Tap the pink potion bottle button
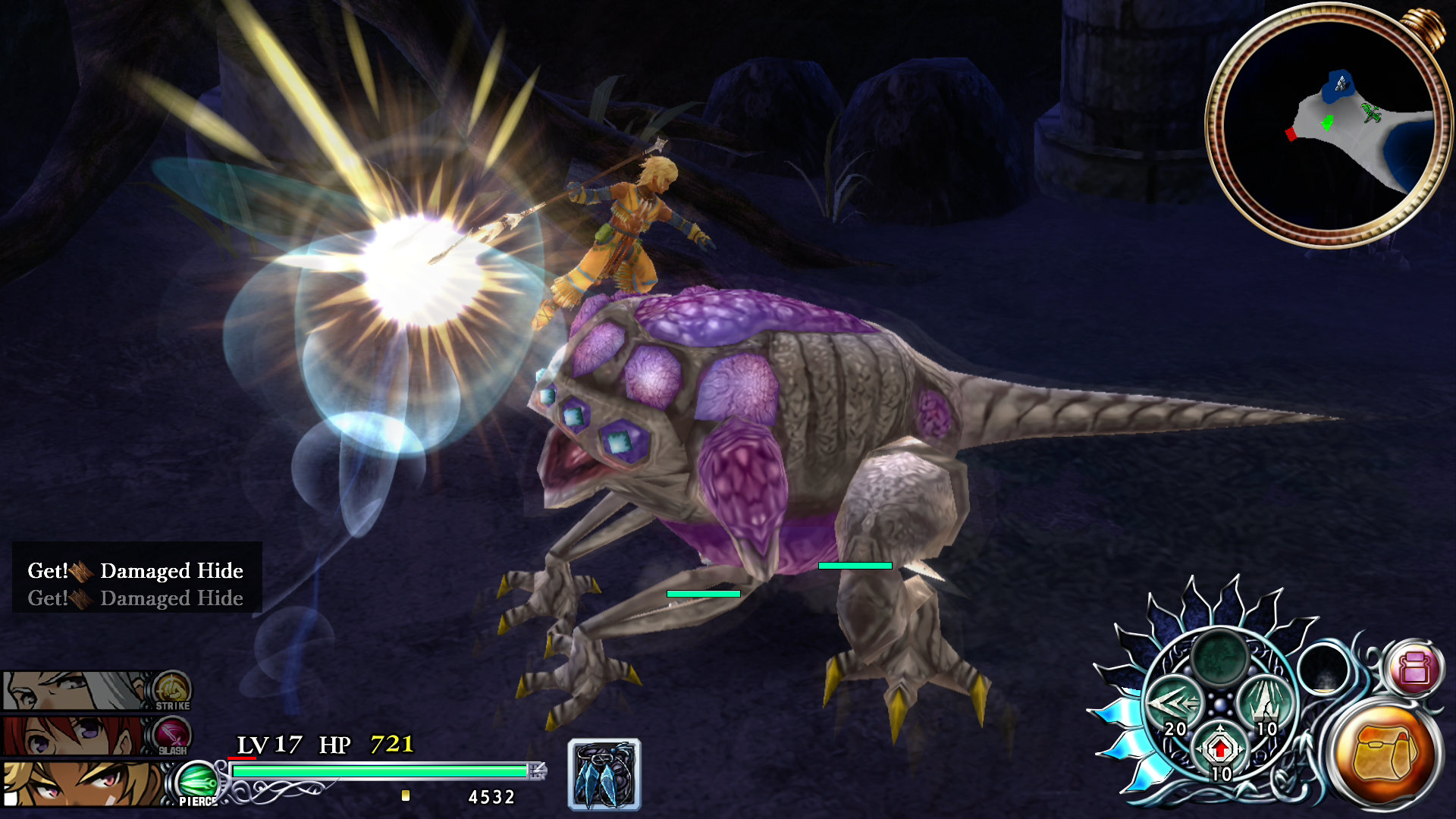The height and width of the screenshot is (819, 1456). (1414, 669)
